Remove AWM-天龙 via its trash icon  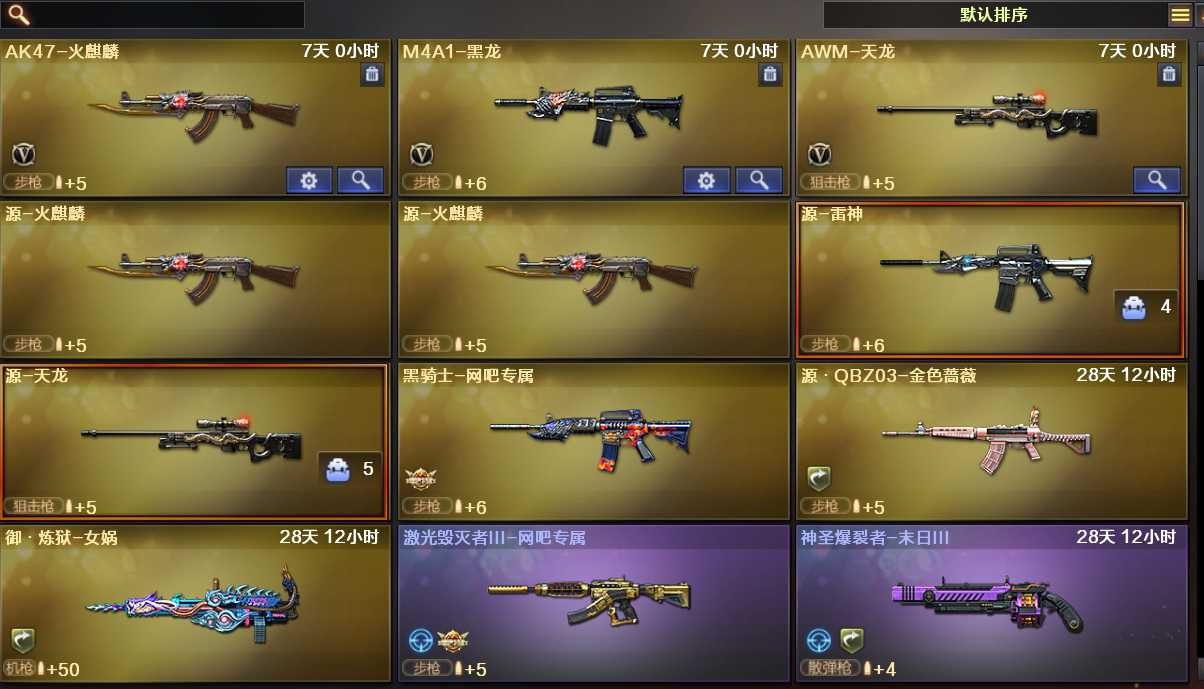(x=1169, y=74)
